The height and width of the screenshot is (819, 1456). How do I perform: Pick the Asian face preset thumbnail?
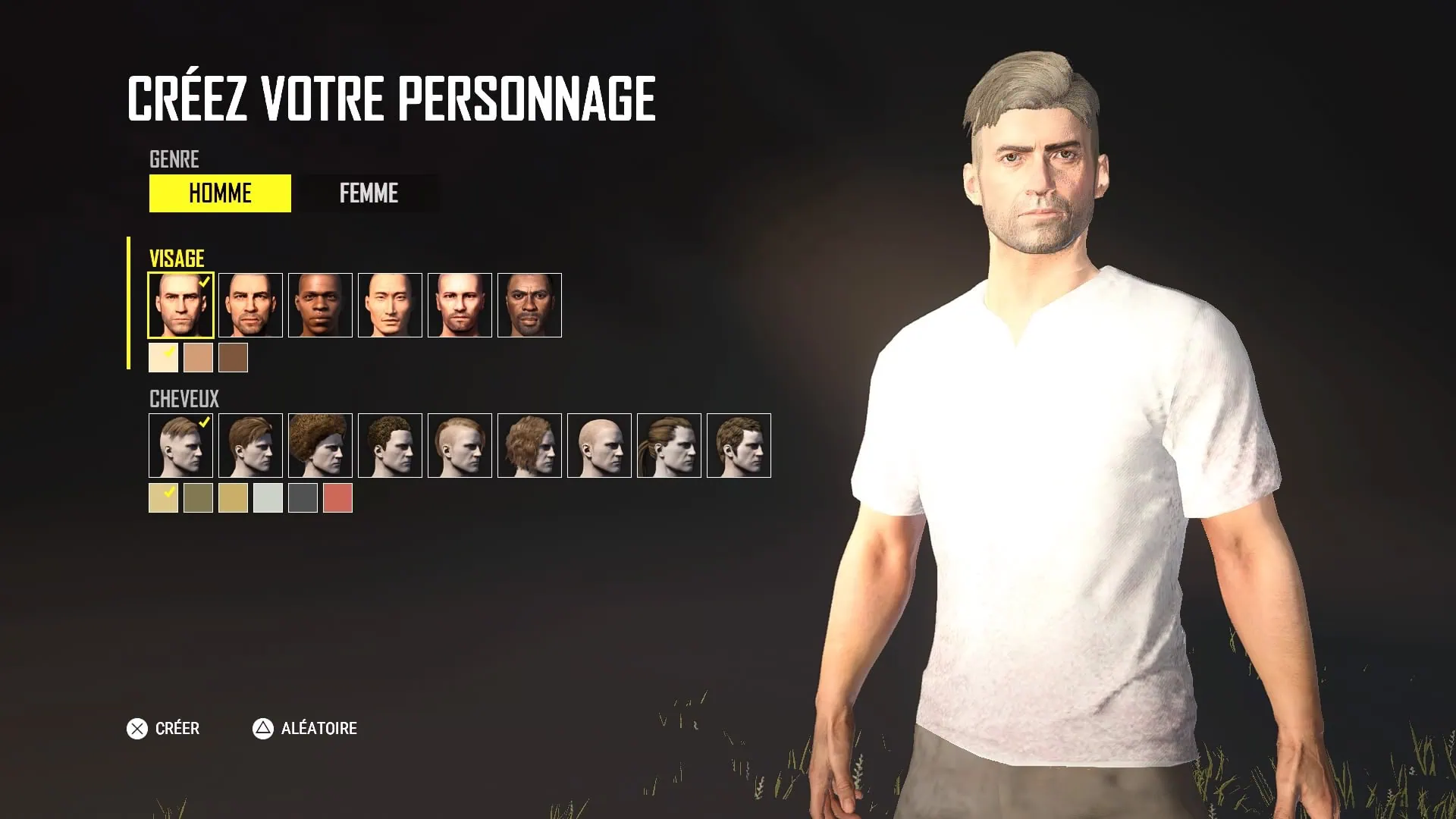point(390,305)
